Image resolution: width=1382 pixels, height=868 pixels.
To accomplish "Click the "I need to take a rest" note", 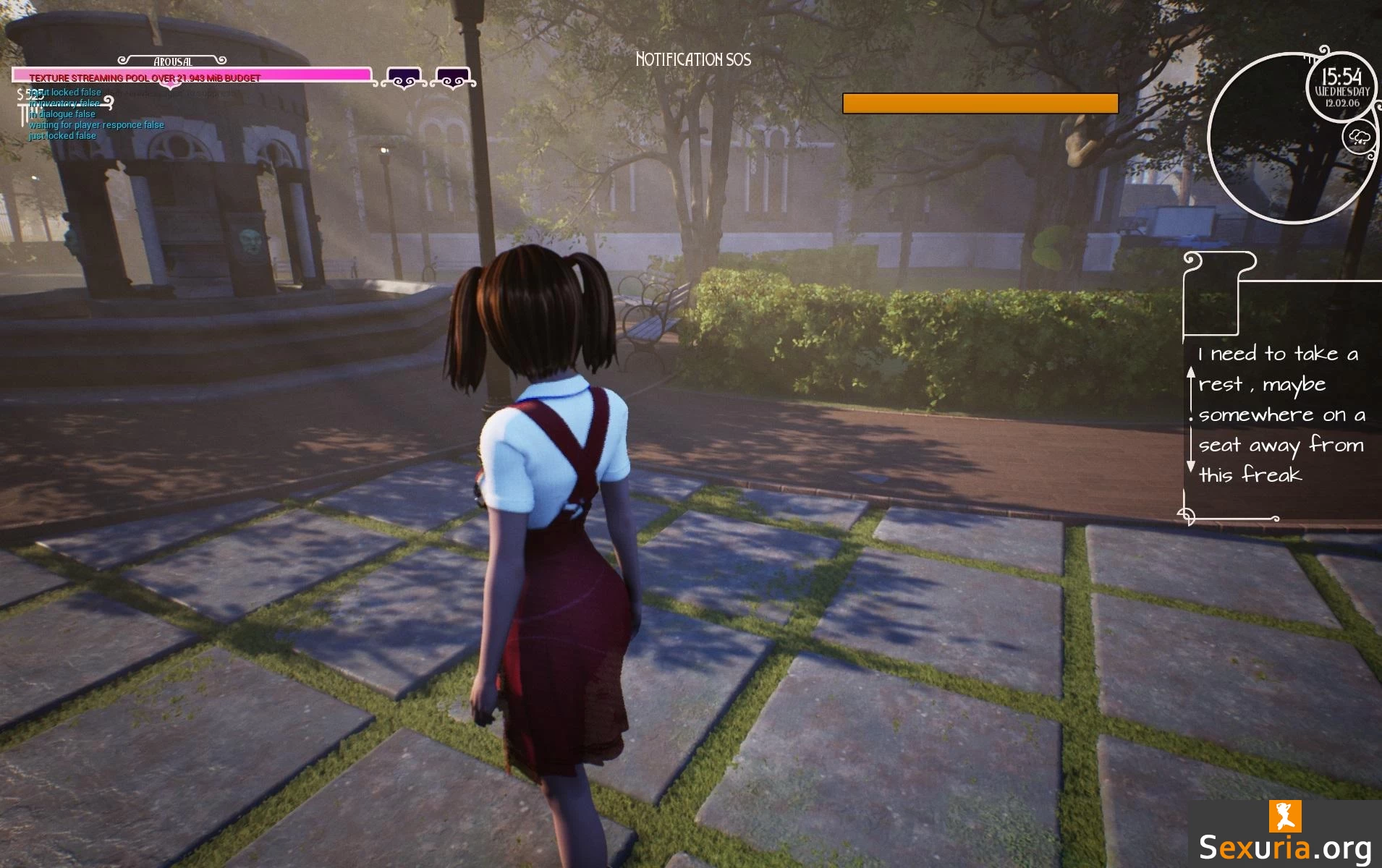I will (1281, 414).
